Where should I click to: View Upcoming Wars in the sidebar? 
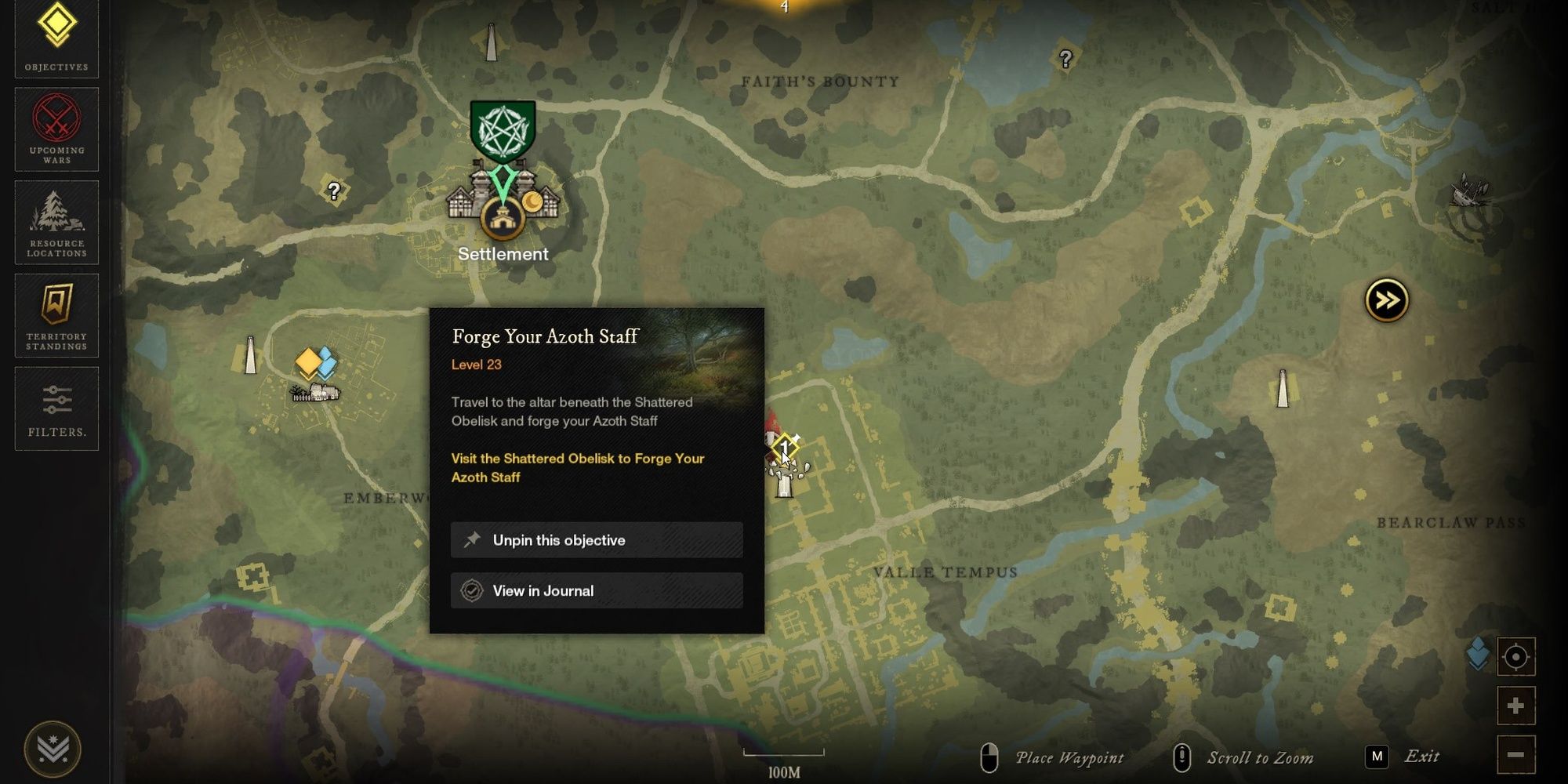pos(55,128)
